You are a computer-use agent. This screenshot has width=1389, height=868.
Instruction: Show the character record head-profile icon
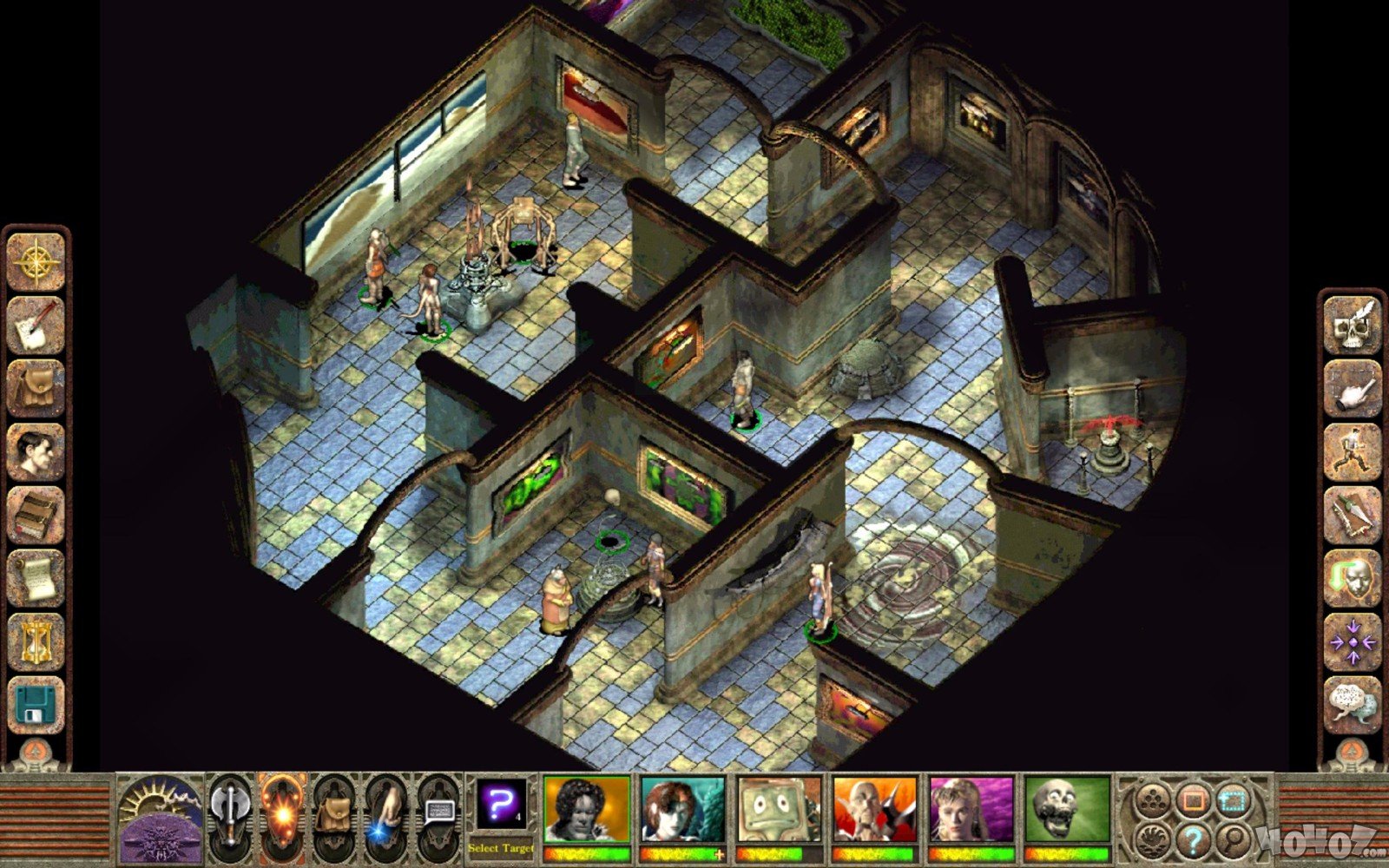click(x=36, y=452)
